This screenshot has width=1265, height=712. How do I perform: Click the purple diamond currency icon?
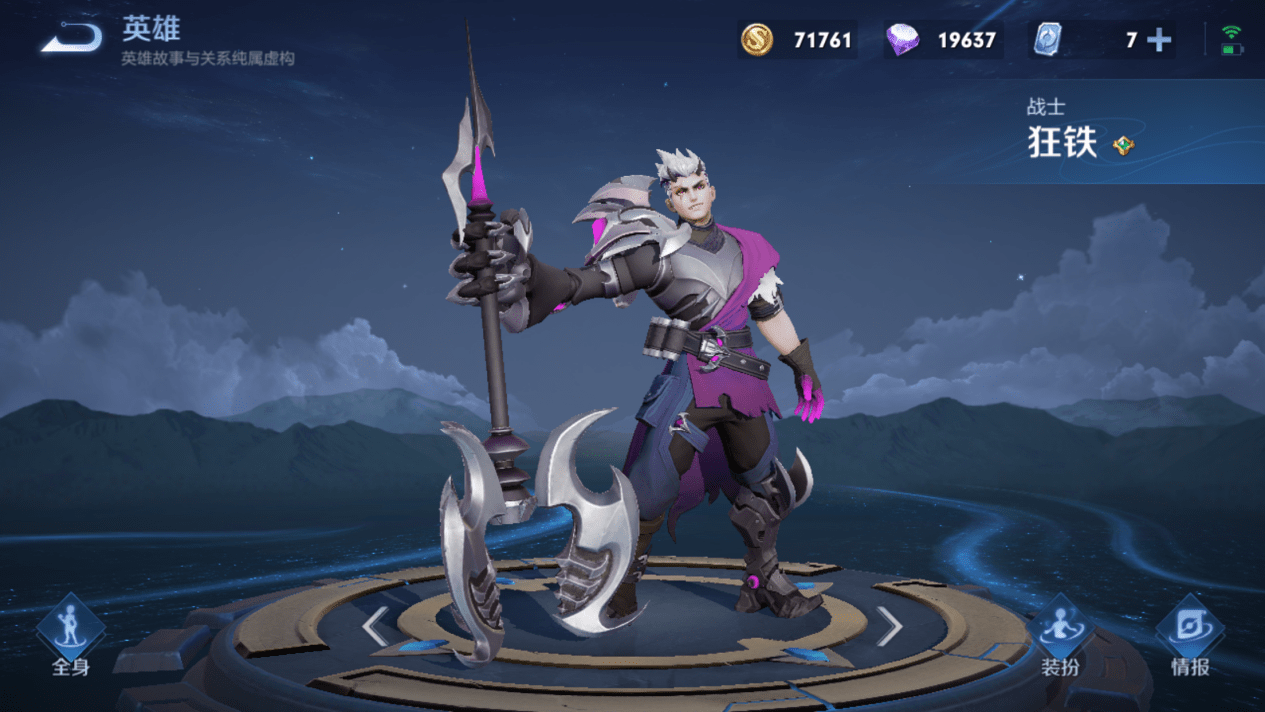[x=902, y=40]
